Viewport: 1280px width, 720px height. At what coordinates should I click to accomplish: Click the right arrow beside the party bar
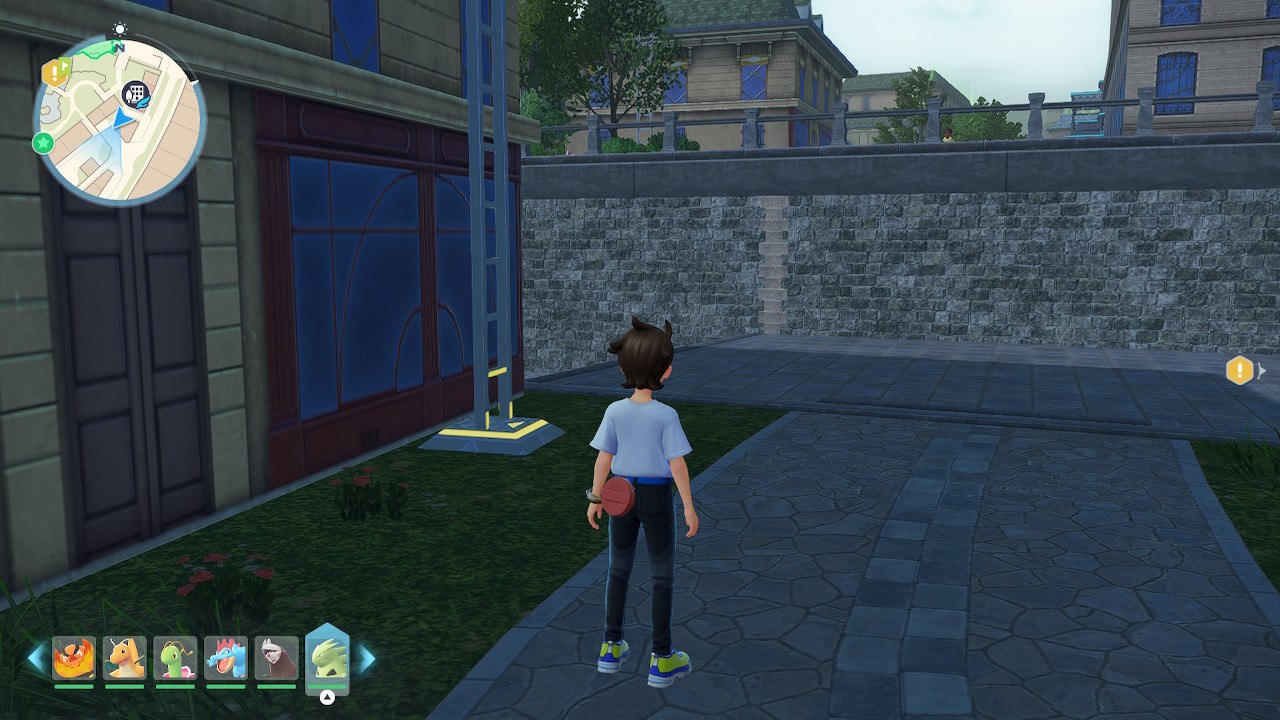tap(366, 658)
